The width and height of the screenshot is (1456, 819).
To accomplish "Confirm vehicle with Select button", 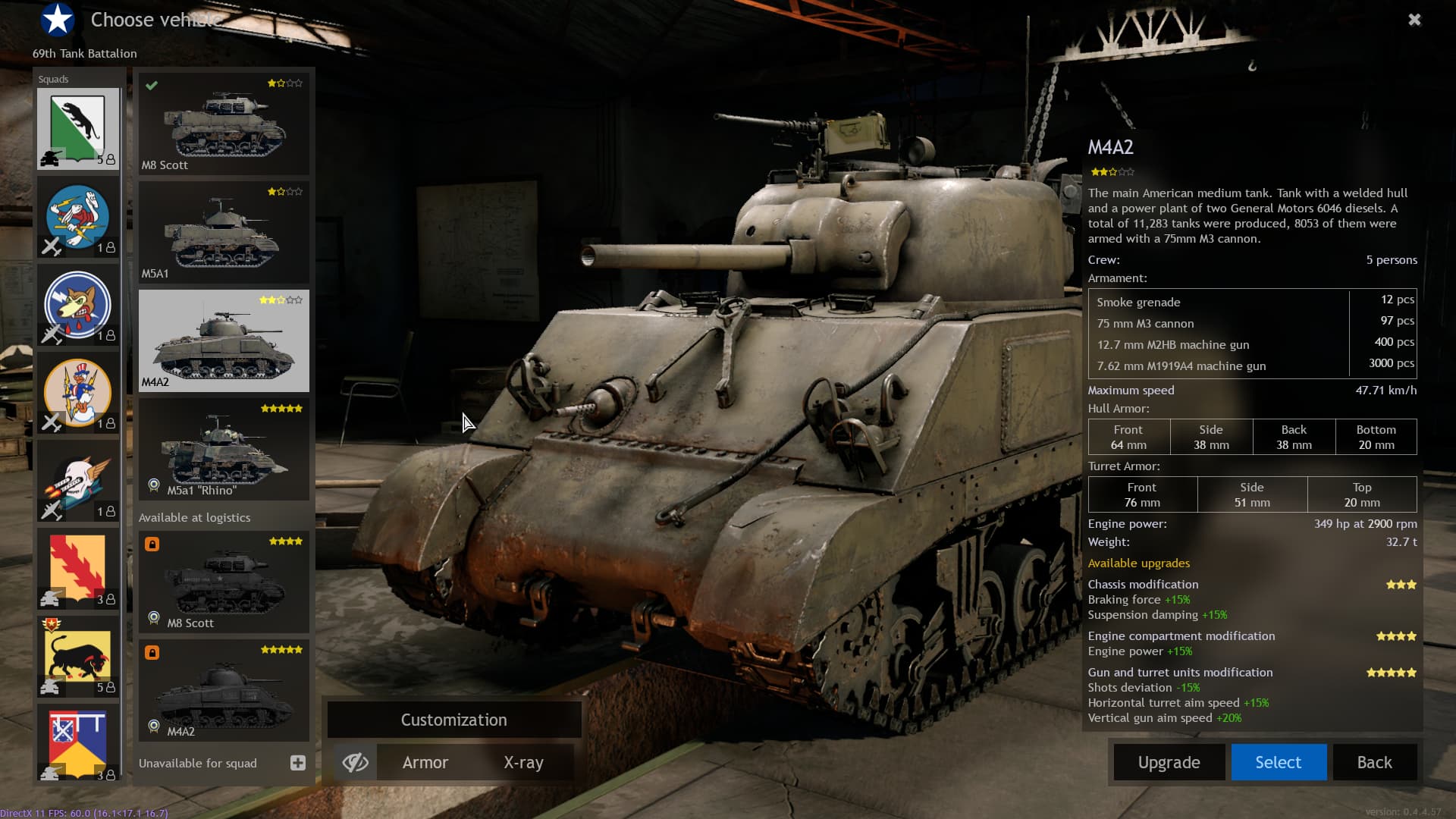I will pos(1278,762).
